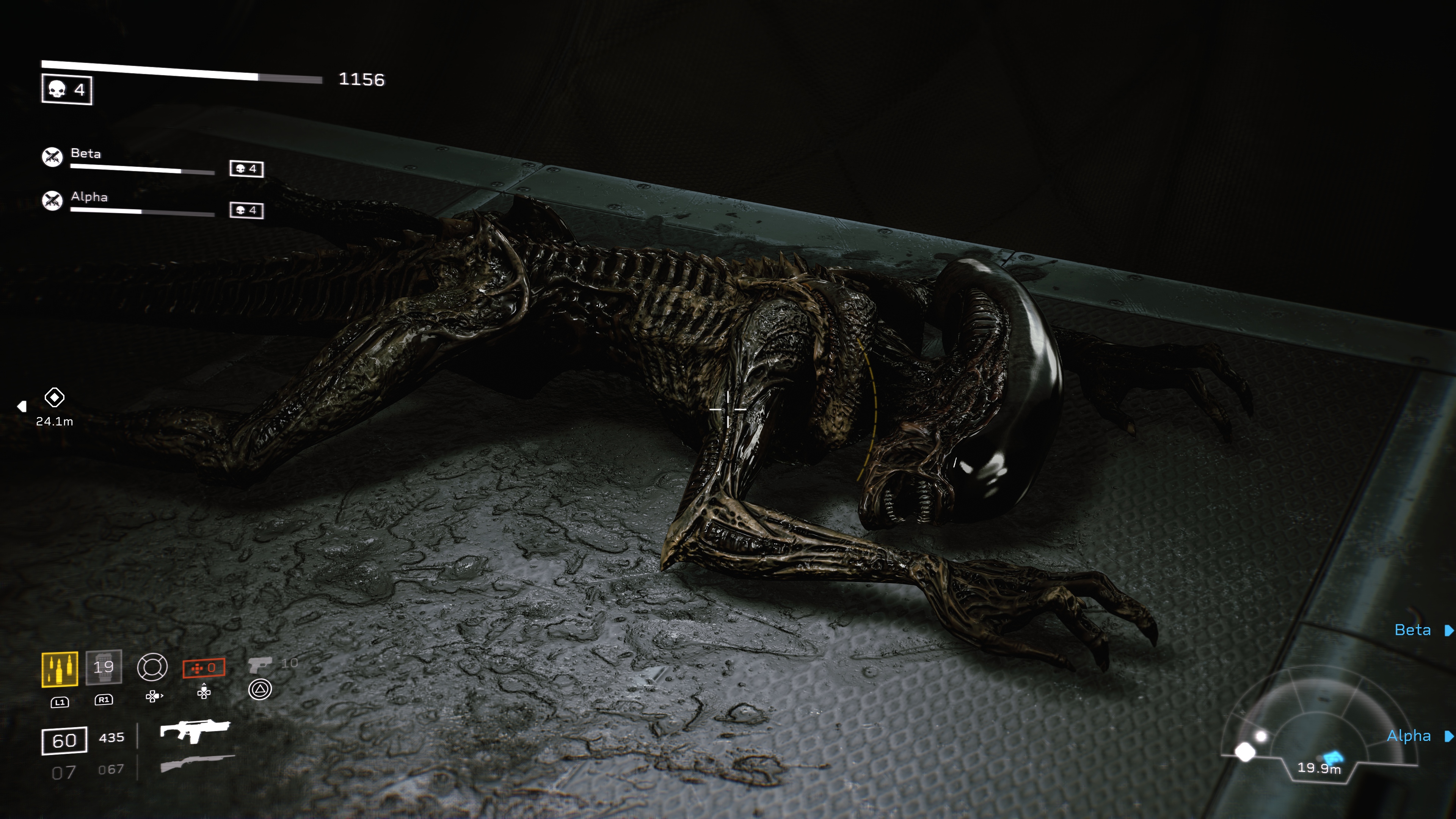Open the circular consumable wheel icon
This screenshot has width=1456, height=819.
[x=152, y=667]
